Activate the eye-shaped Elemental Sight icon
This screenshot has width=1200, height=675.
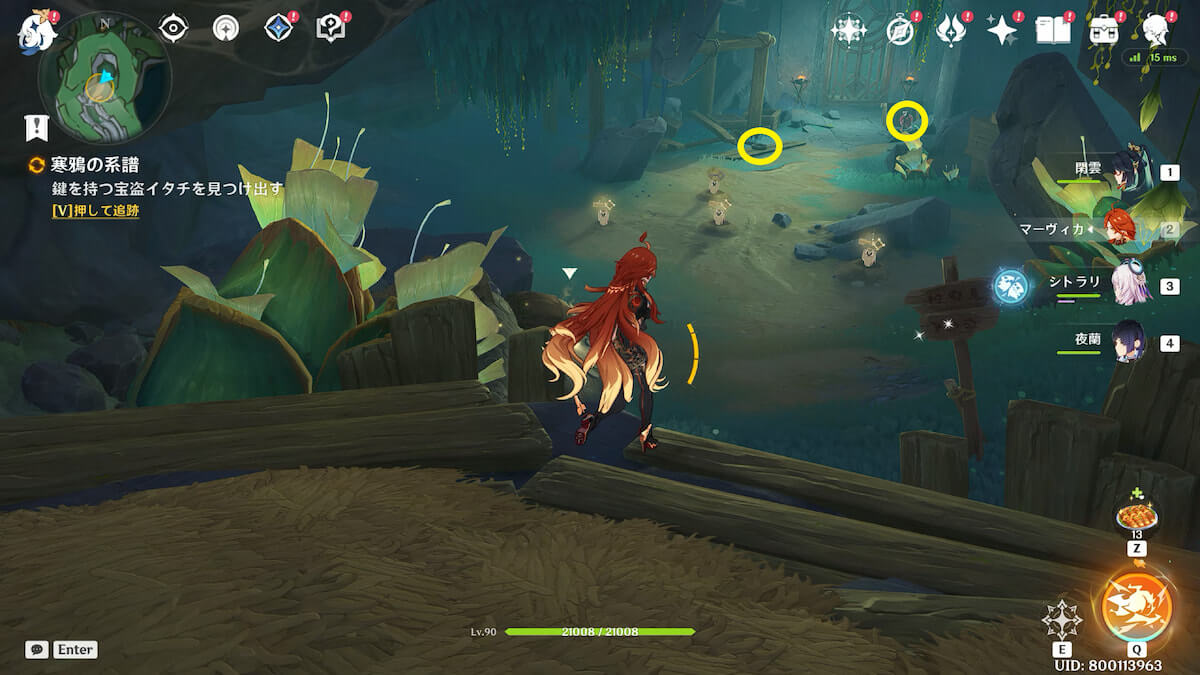(174, 29)
